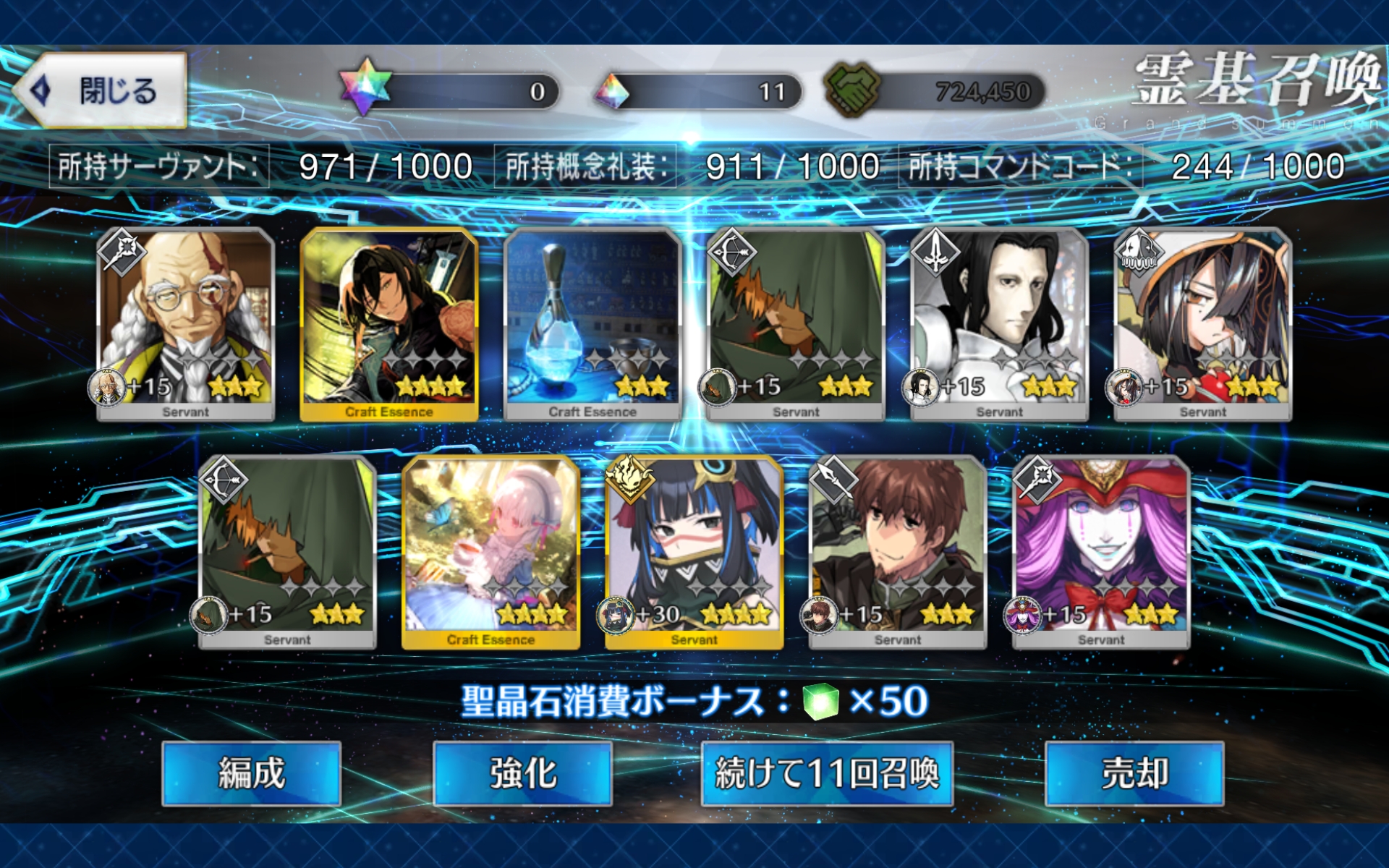Close the summon results with 閉じる

pyautogui.click(x=101, y=91)
